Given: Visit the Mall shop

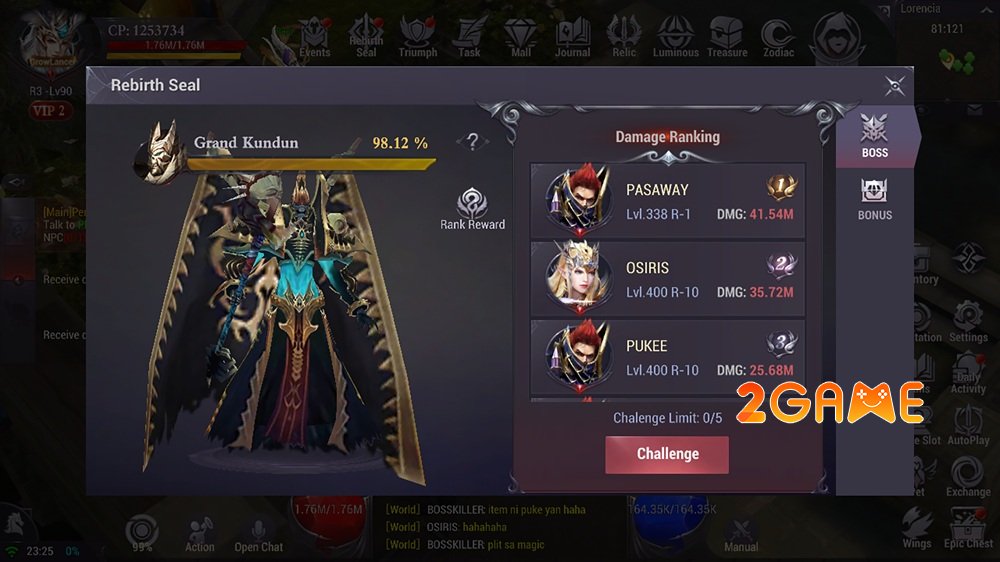Looking at the screenshot, I should 520,37.
